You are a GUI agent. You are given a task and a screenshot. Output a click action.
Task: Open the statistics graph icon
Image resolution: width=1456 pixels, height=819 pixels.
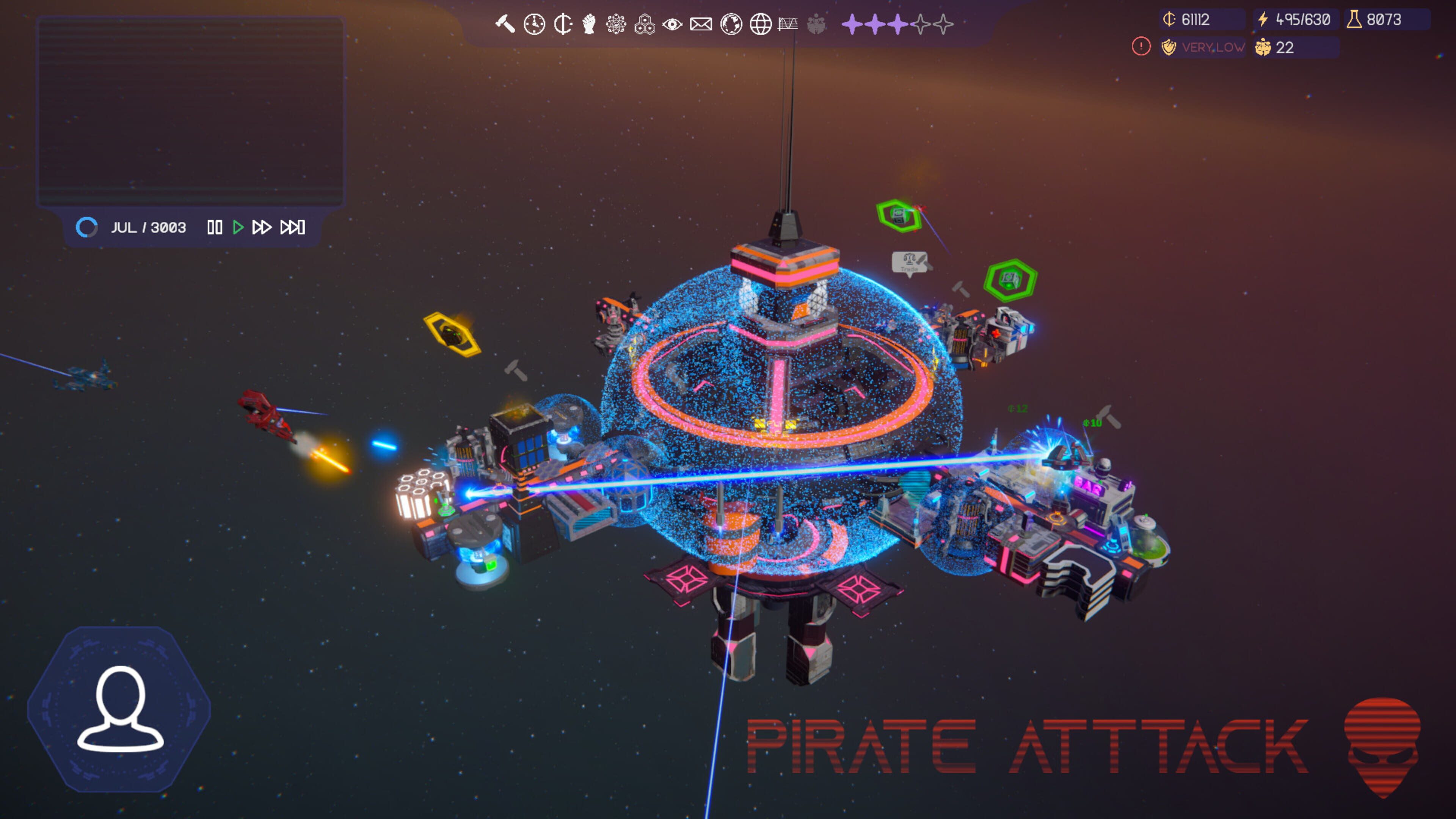click(x=788, y=24)
